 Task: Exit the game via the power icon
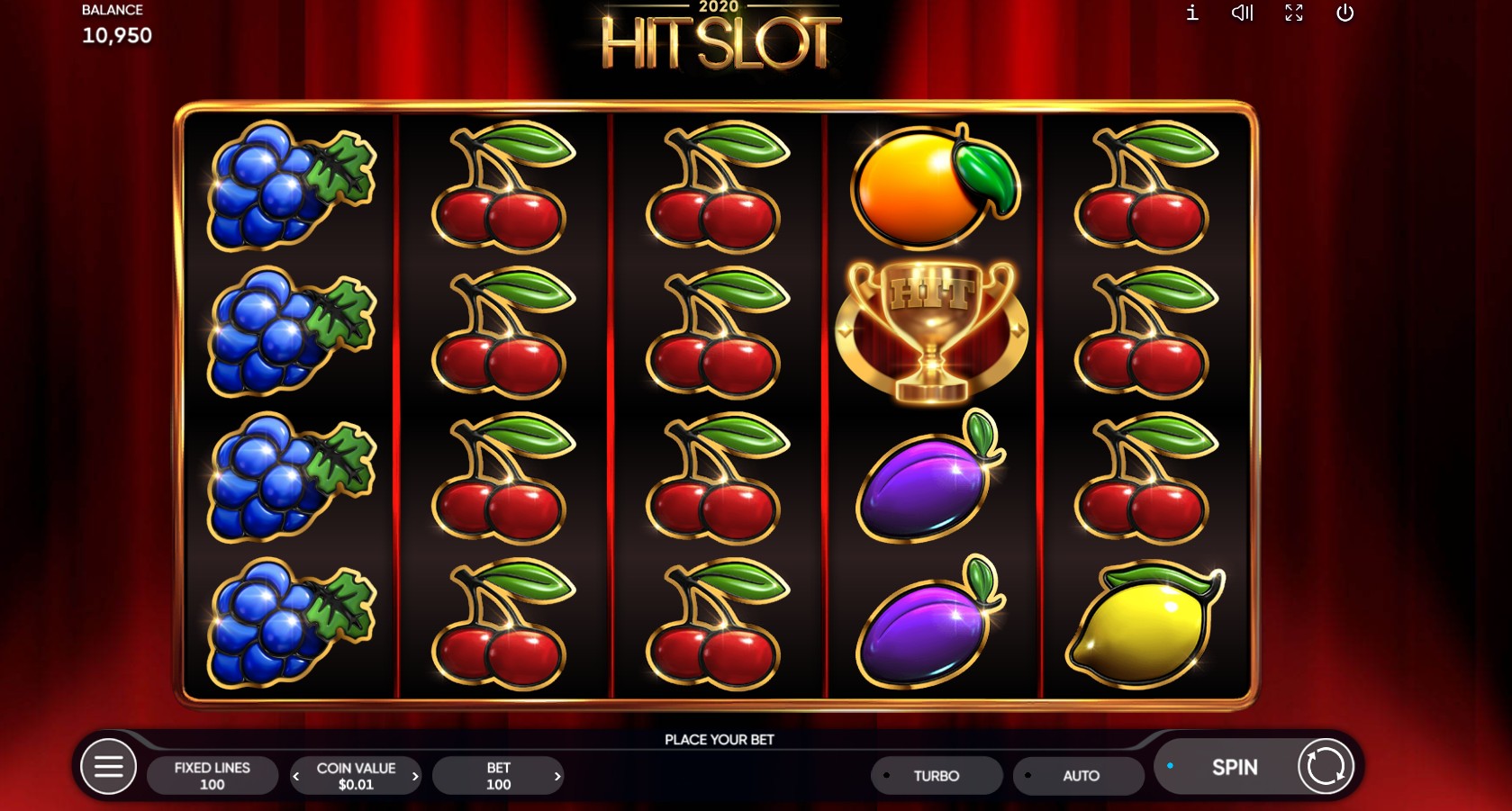coord(1345,13)
